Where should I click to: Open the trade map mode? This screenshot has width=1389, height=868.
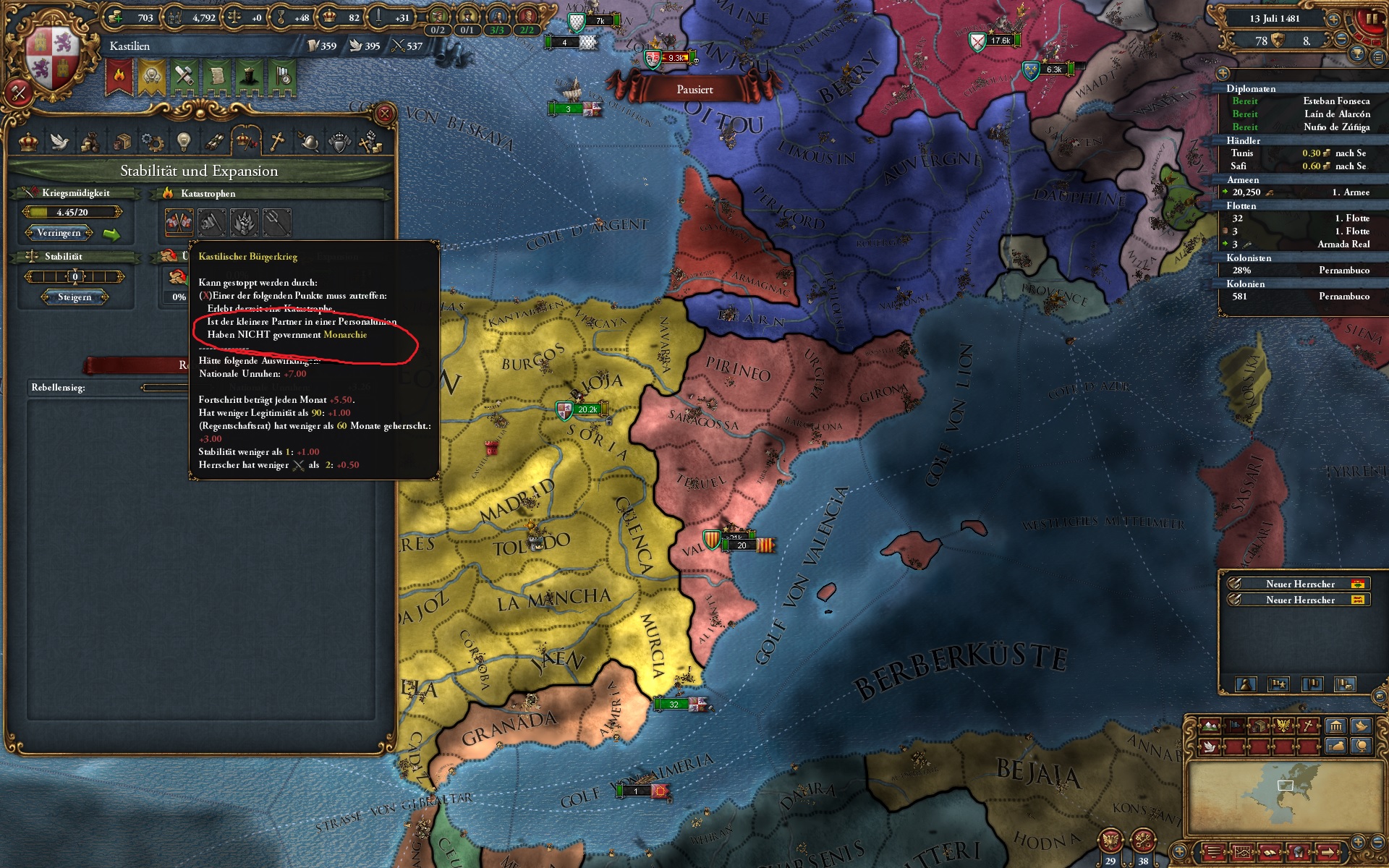(x=1260, y=726)
